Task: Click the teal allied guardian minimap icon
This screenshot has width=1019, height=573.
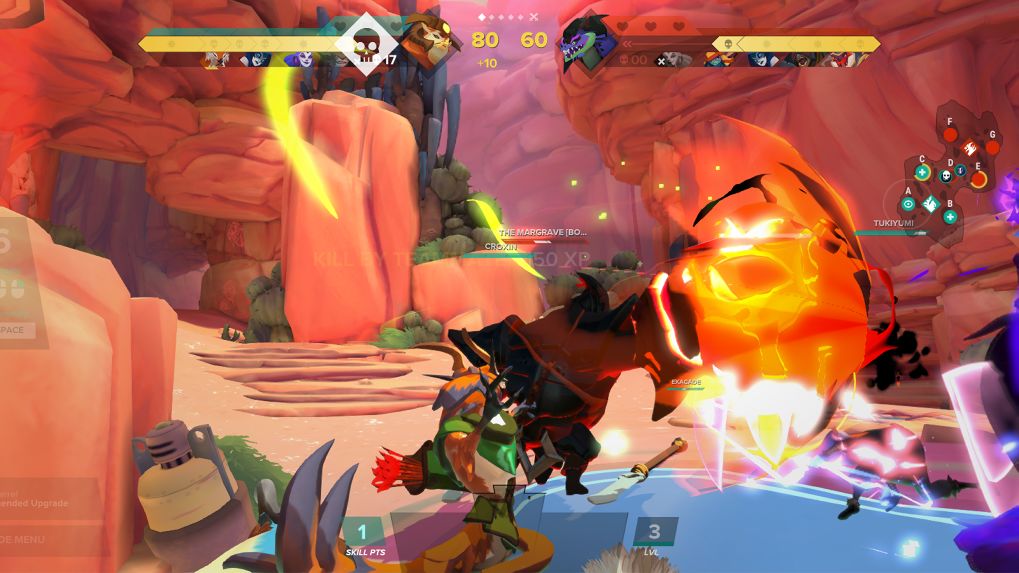Action: 929,204
